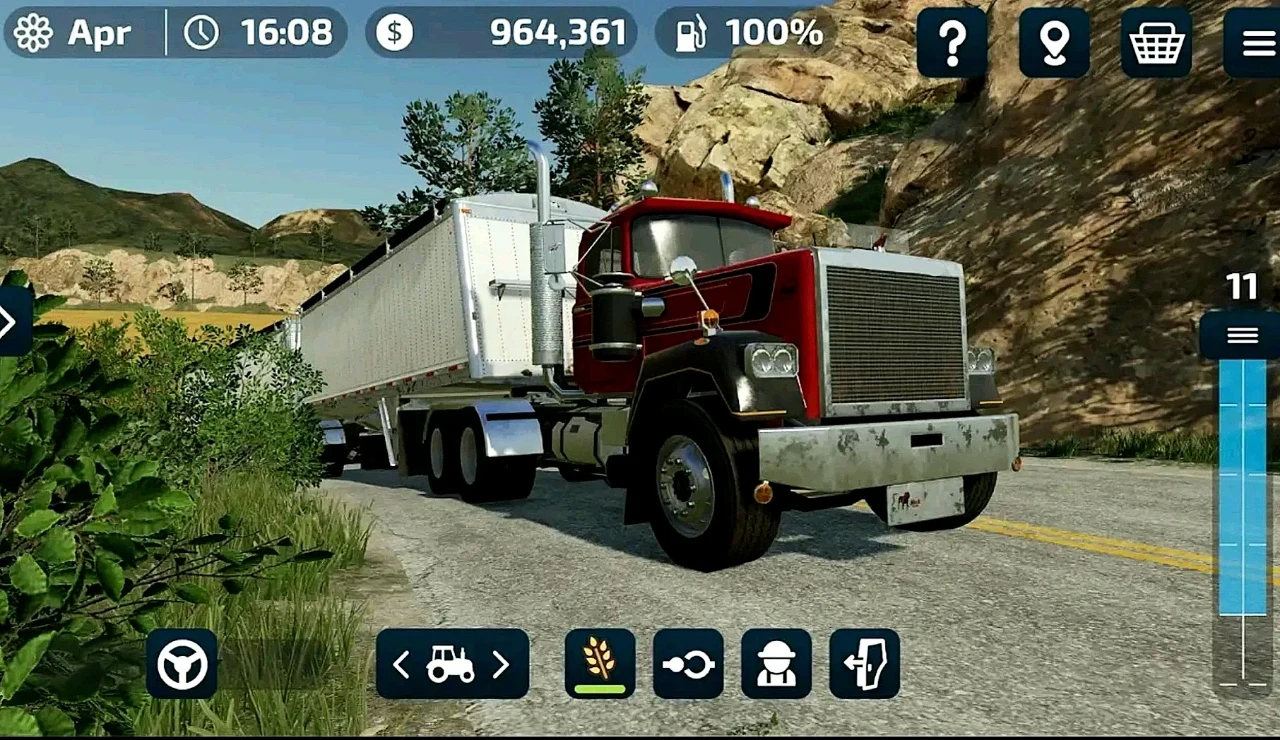Open the shop via the basket icon
Viewport: 1280px width, 740px height.
tap(1157, 44)
